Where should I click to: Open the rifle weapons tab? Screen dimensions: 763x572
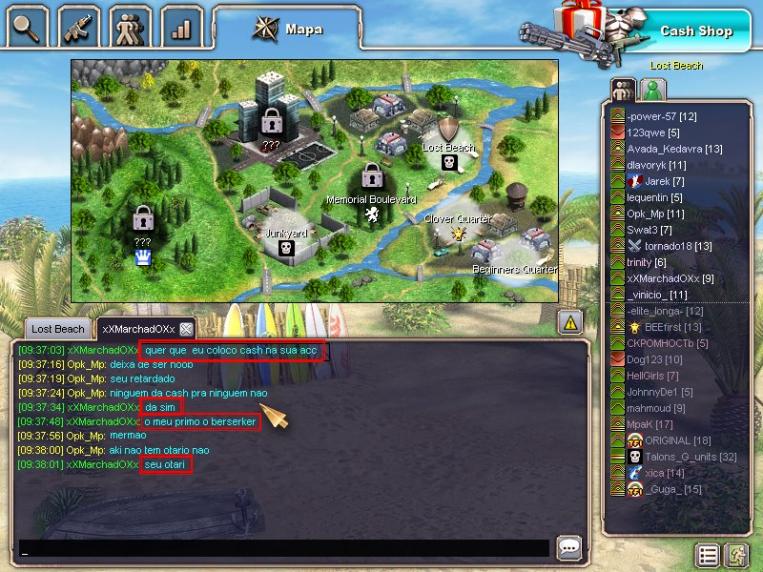pyautogui.click(x=79, y=26)
